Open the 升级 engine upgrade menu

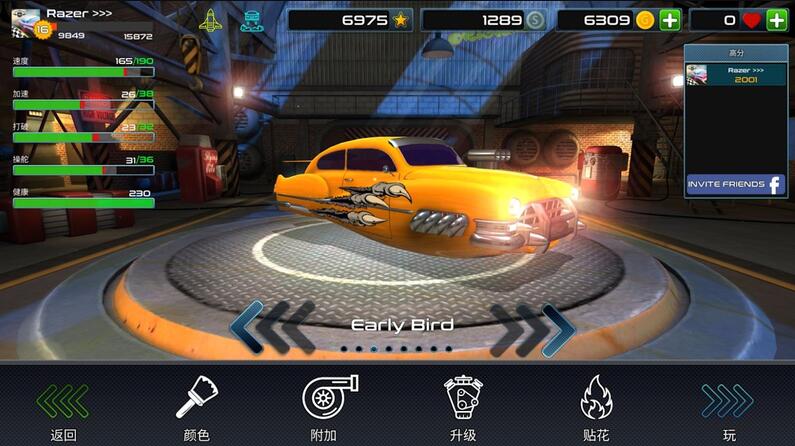coord(462,408)
